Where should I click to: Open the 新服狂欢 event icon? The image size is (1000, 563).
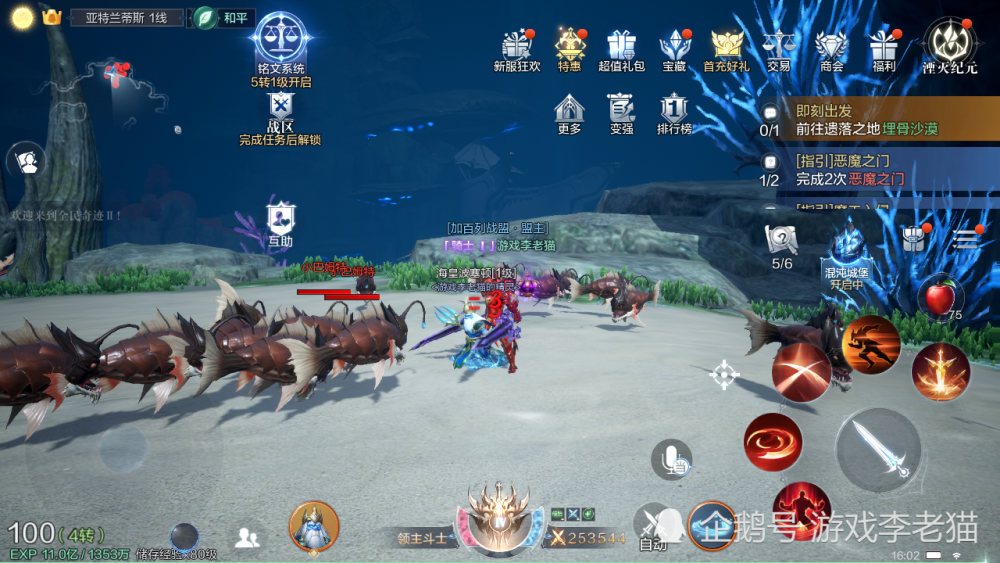517,47
